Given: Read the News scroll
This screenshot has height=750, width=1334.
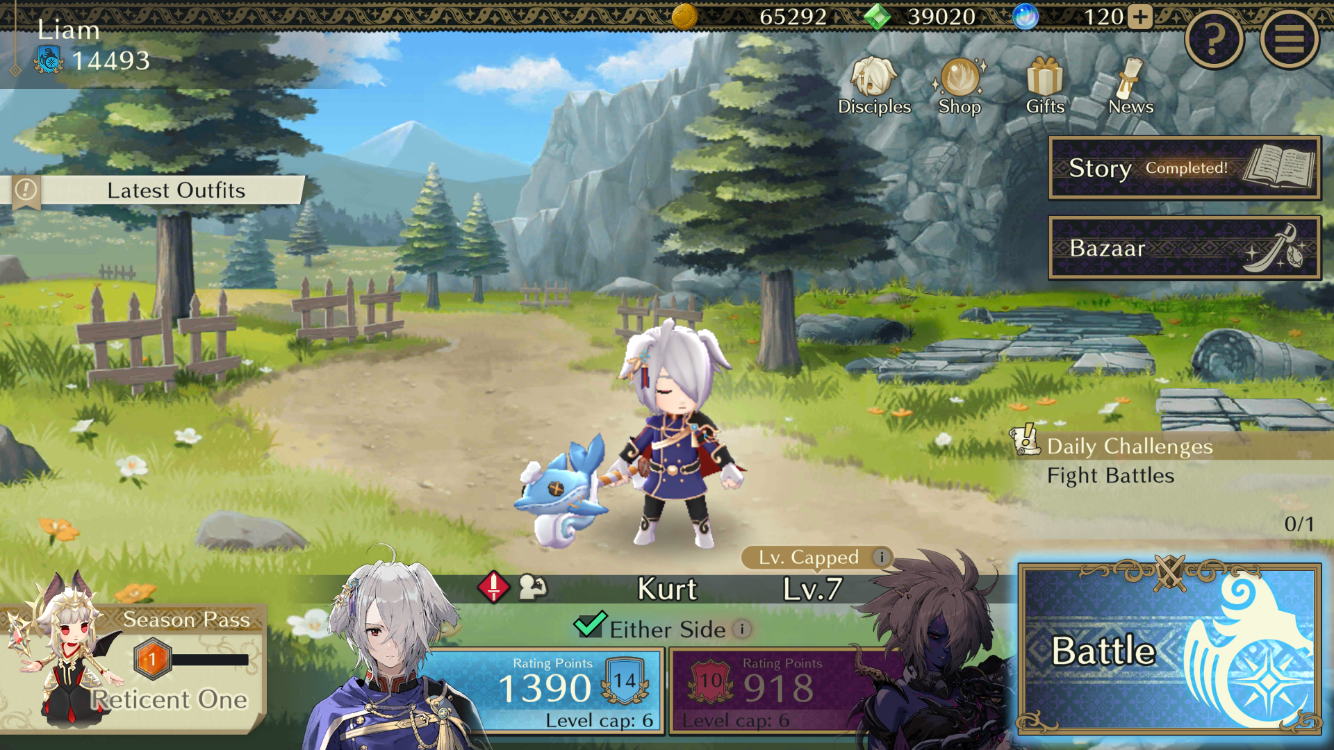Looking at the screenshot, I should 1130,86.
